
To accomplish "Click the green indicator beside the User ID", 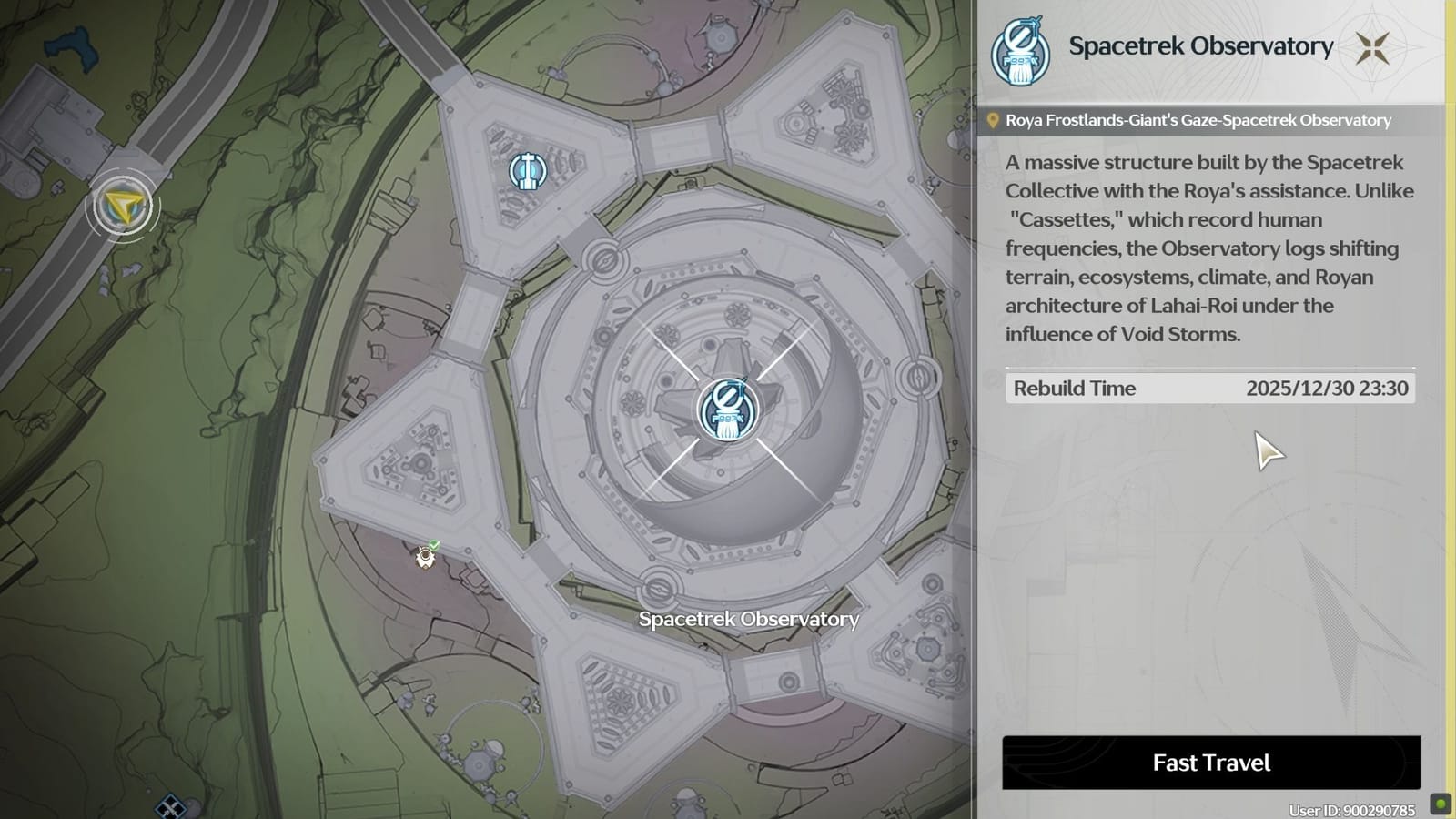I will click(x=1441, y=804).
